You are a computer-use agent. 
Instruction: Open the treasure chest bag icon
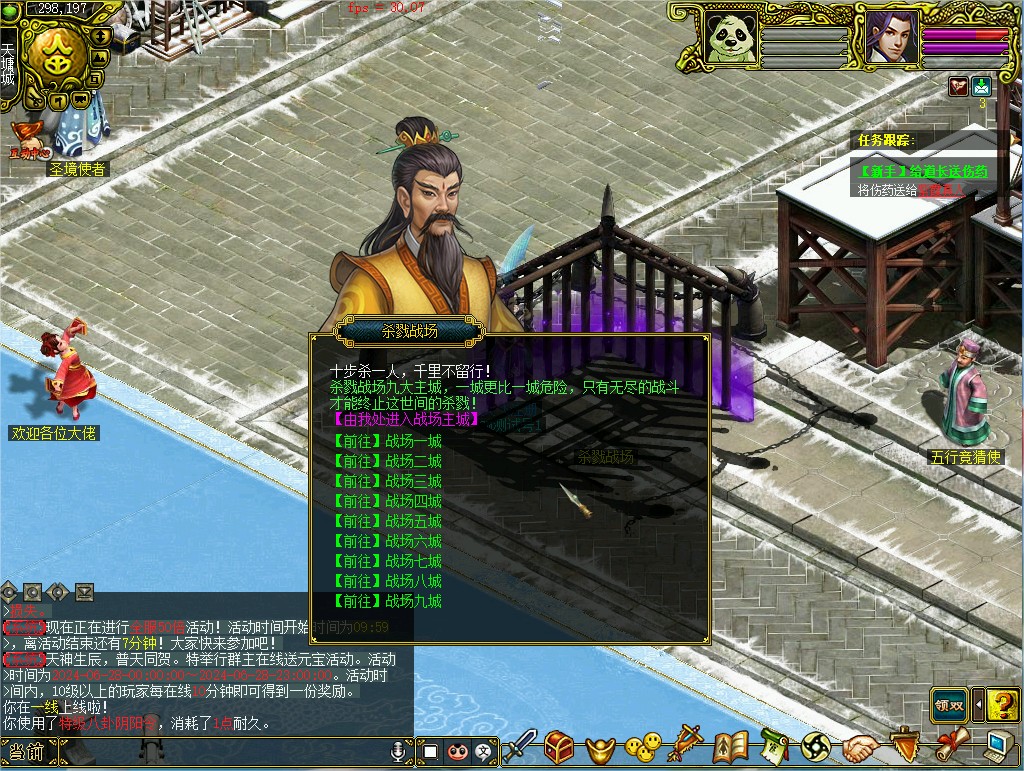pyautogui.click(x=559, y=746)
